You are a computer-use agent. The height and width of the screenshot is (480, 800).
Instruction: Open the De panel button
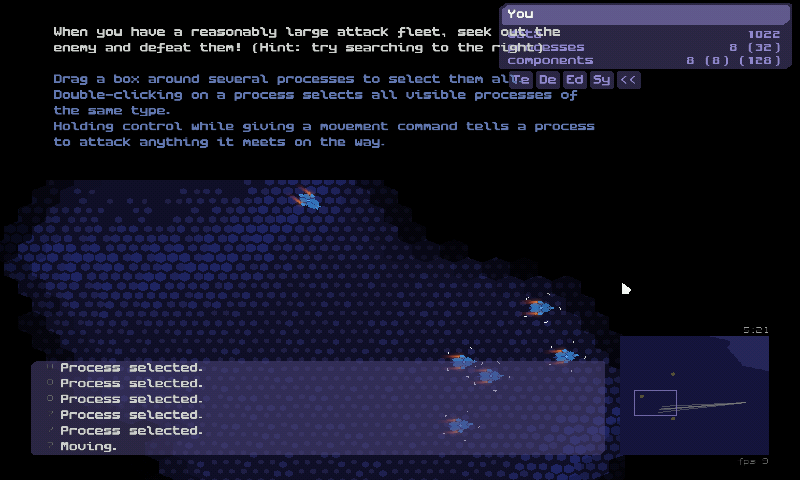(x=548, y=80)
